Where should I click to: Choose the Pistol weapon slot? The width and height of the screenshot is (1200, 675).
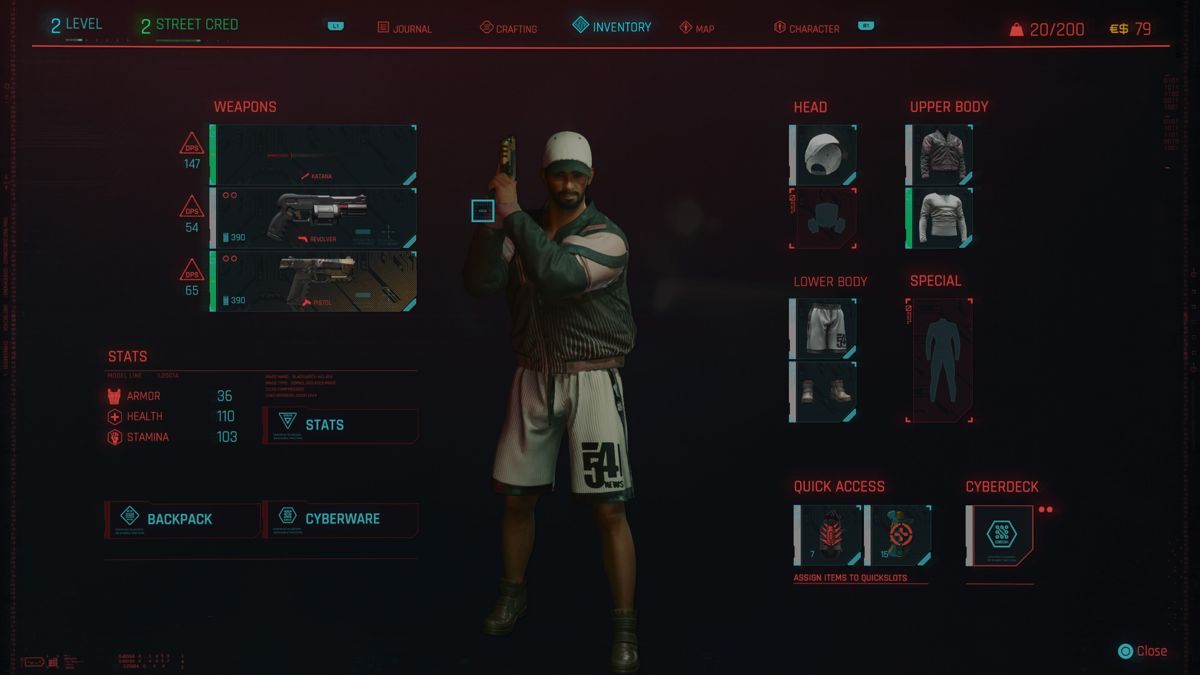314,281
